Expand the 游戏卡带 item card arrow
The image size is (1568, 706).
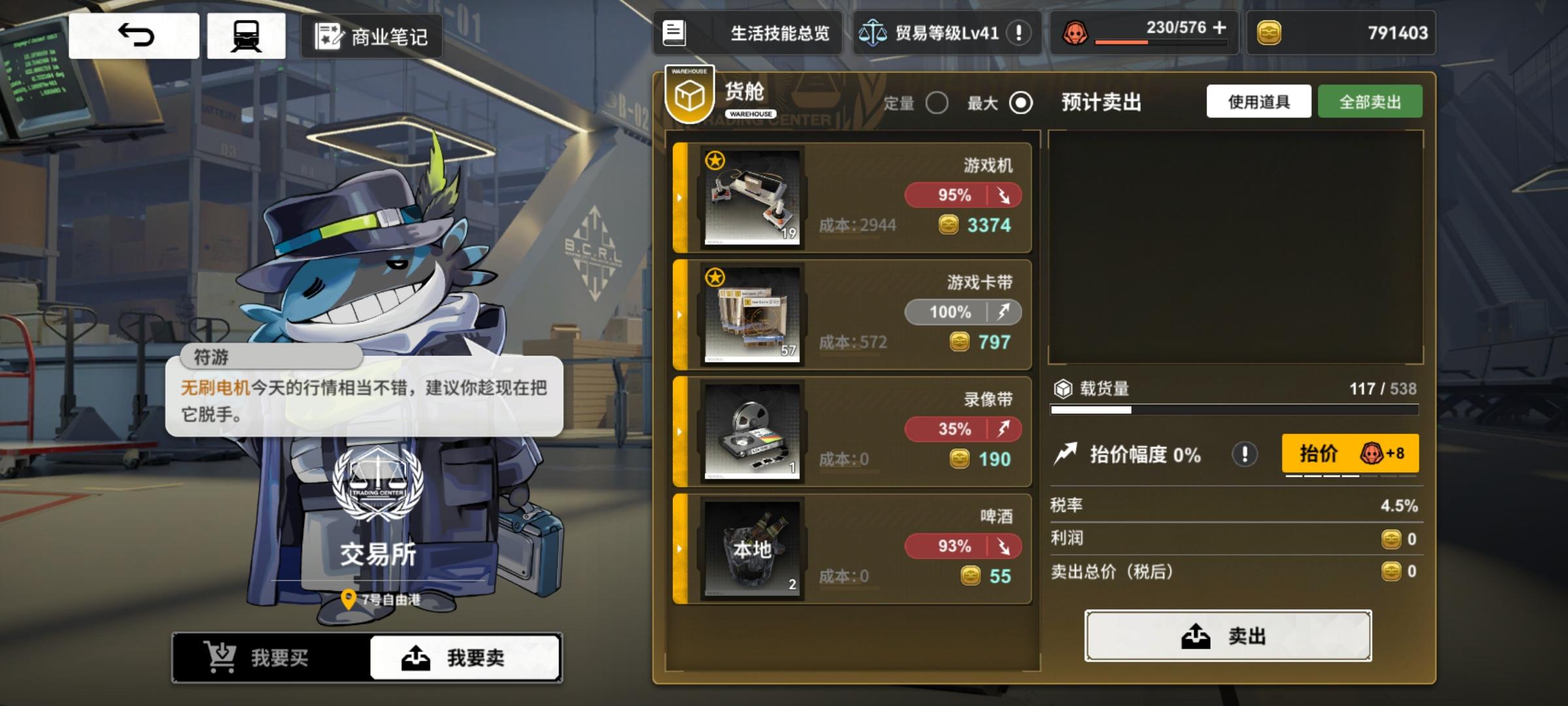[679, 313]
